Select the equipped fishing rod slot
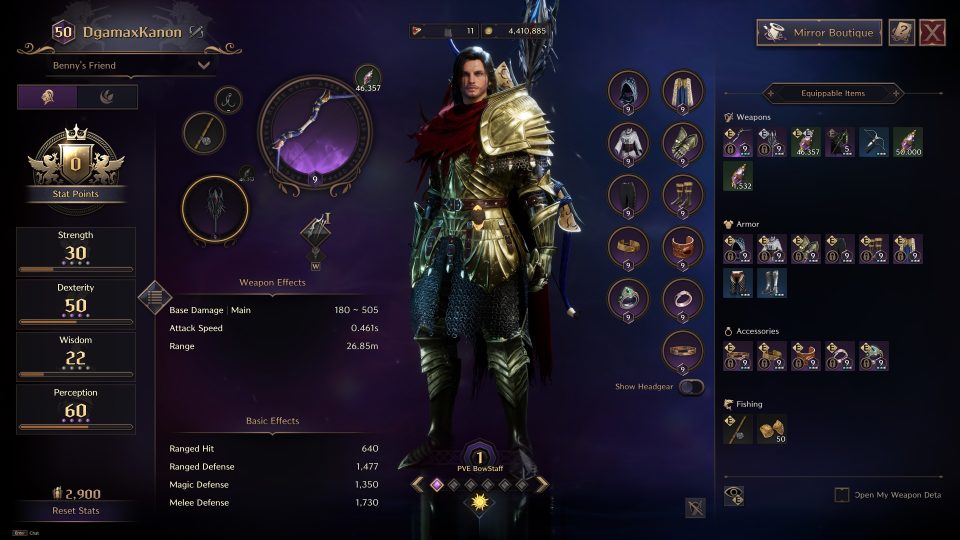Image resolution: width=960 pixels, height=540 pixels. [203, 133]
